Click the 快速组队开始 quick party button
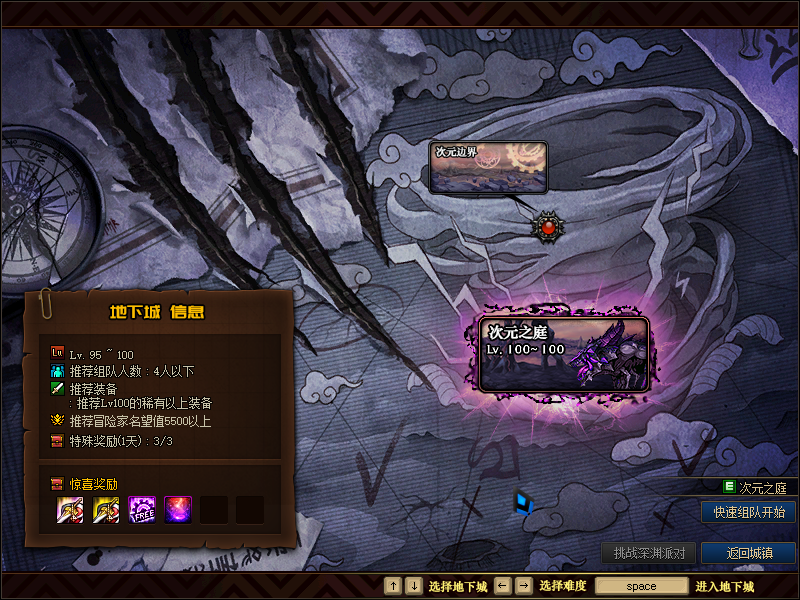 coord(749,512)
